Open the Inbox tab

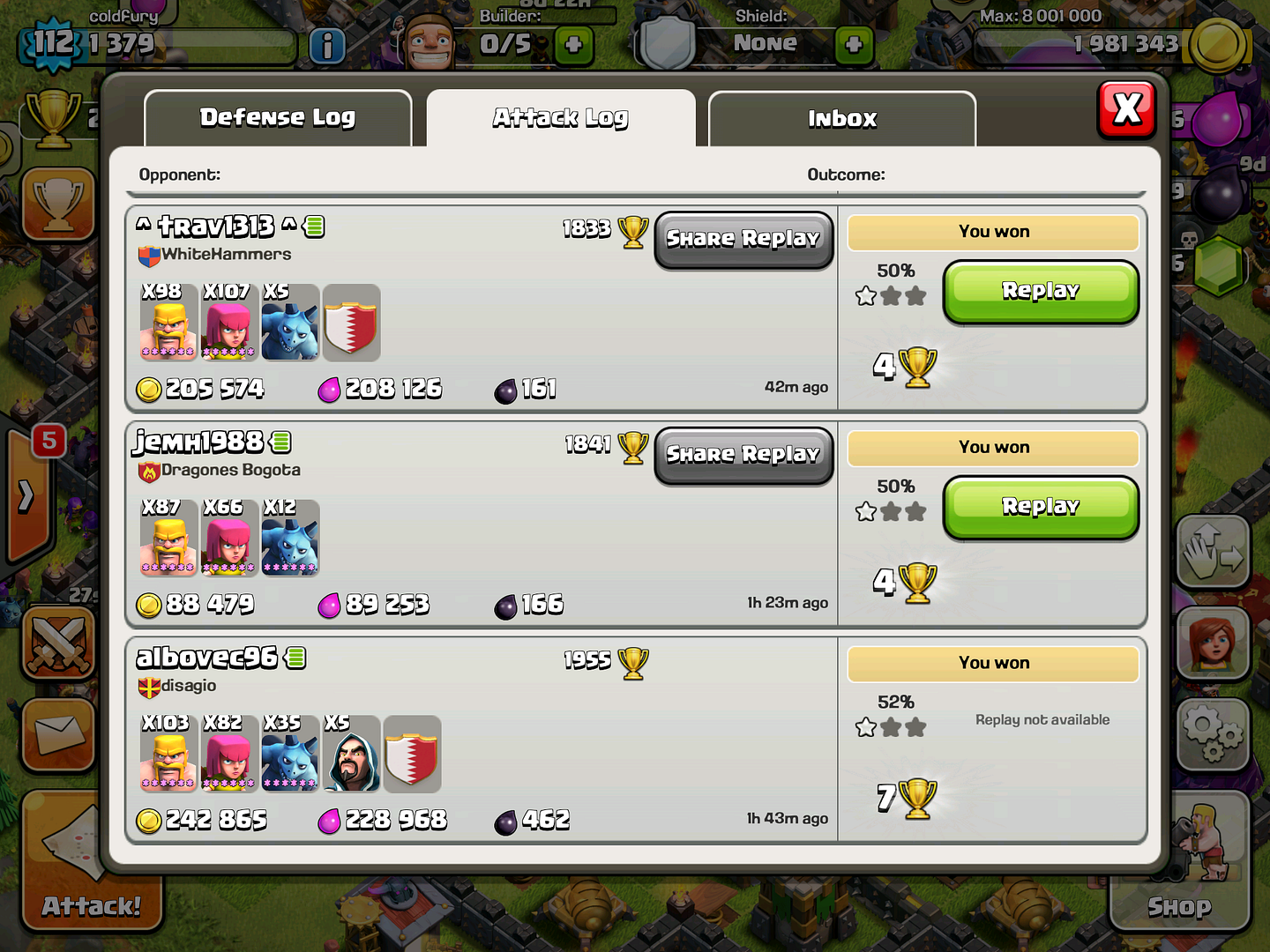[842, 119]
